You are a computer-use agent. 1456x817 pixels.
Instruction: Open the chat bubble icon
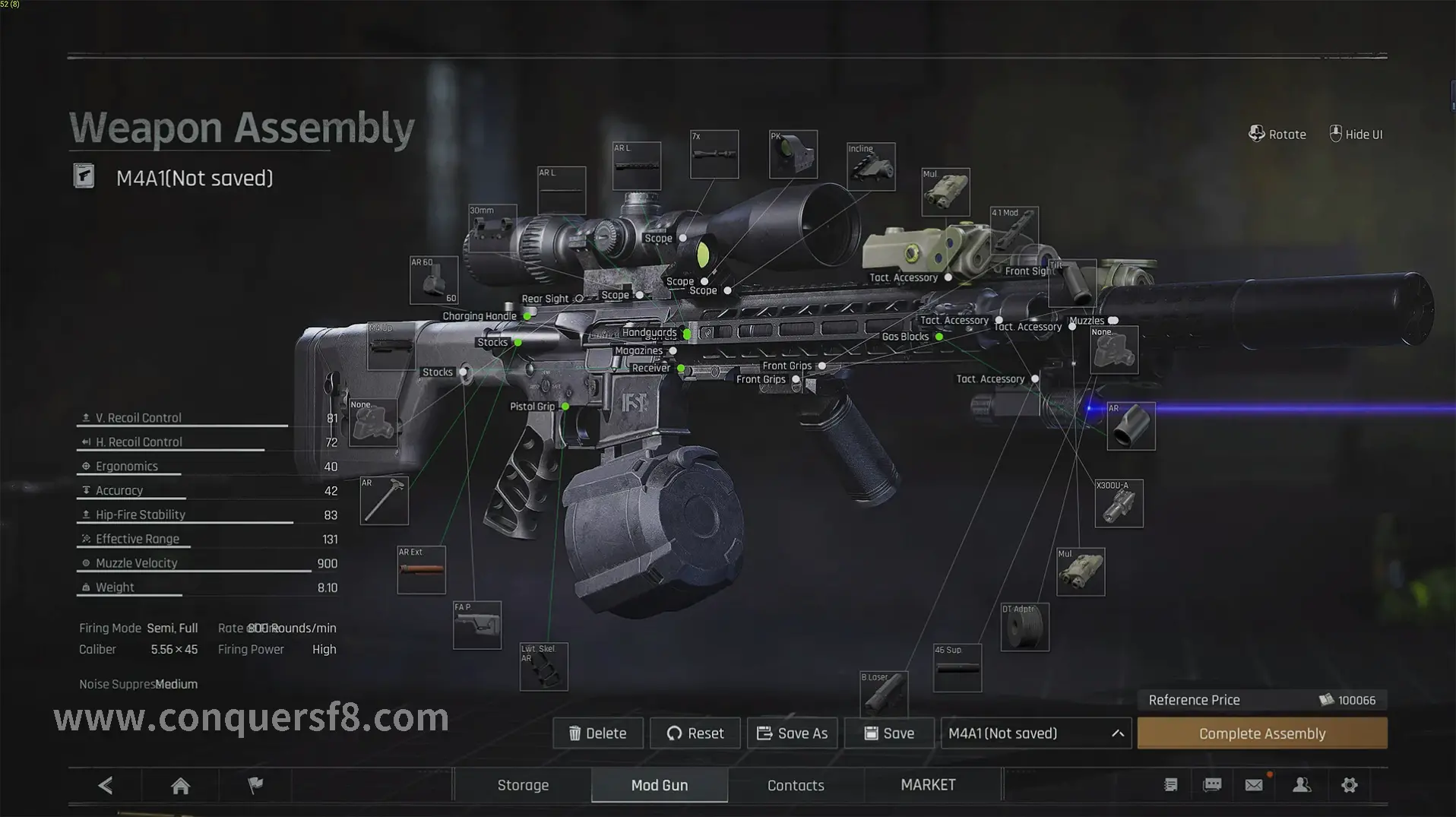(1212, 785)
